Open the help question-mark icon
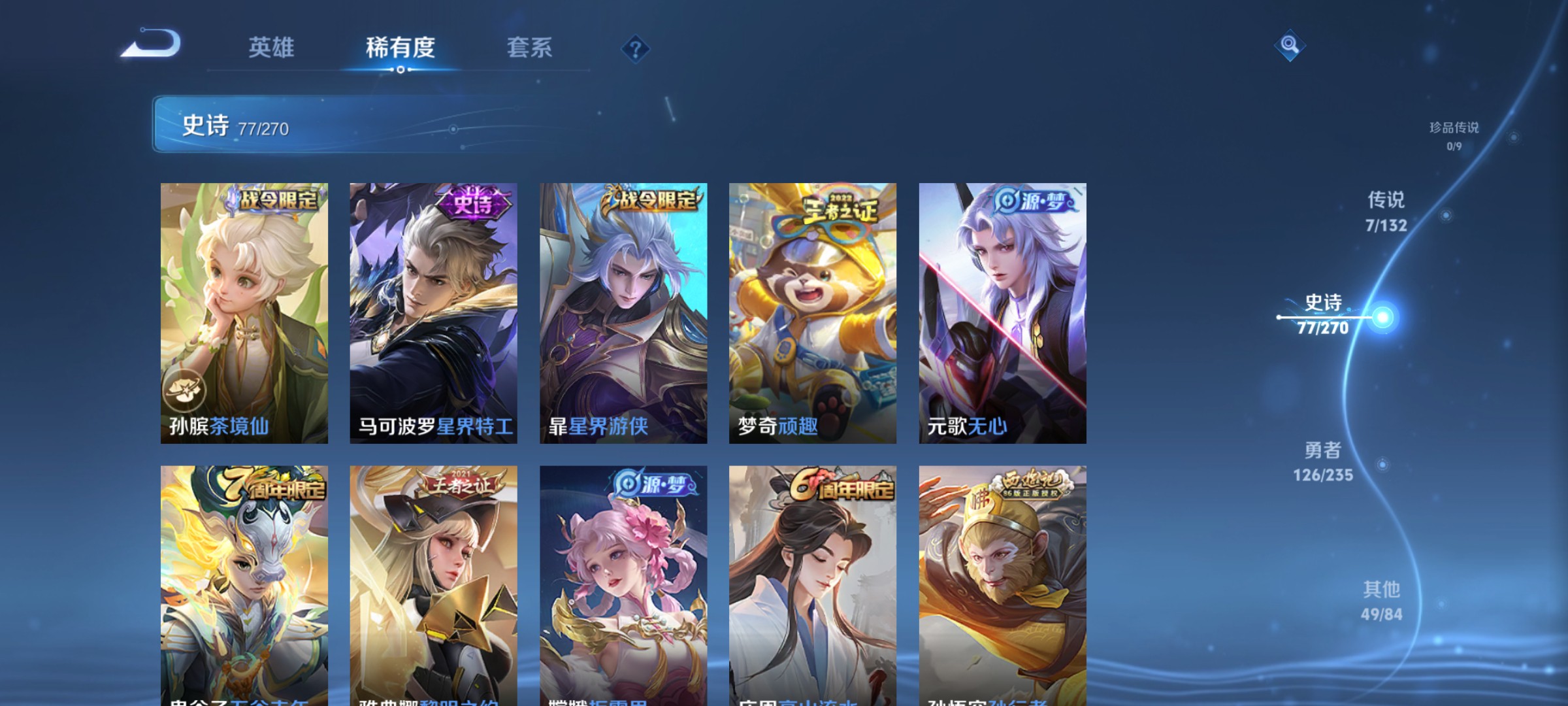Viewport: 1568px width, 706px height. click(636, 50)
